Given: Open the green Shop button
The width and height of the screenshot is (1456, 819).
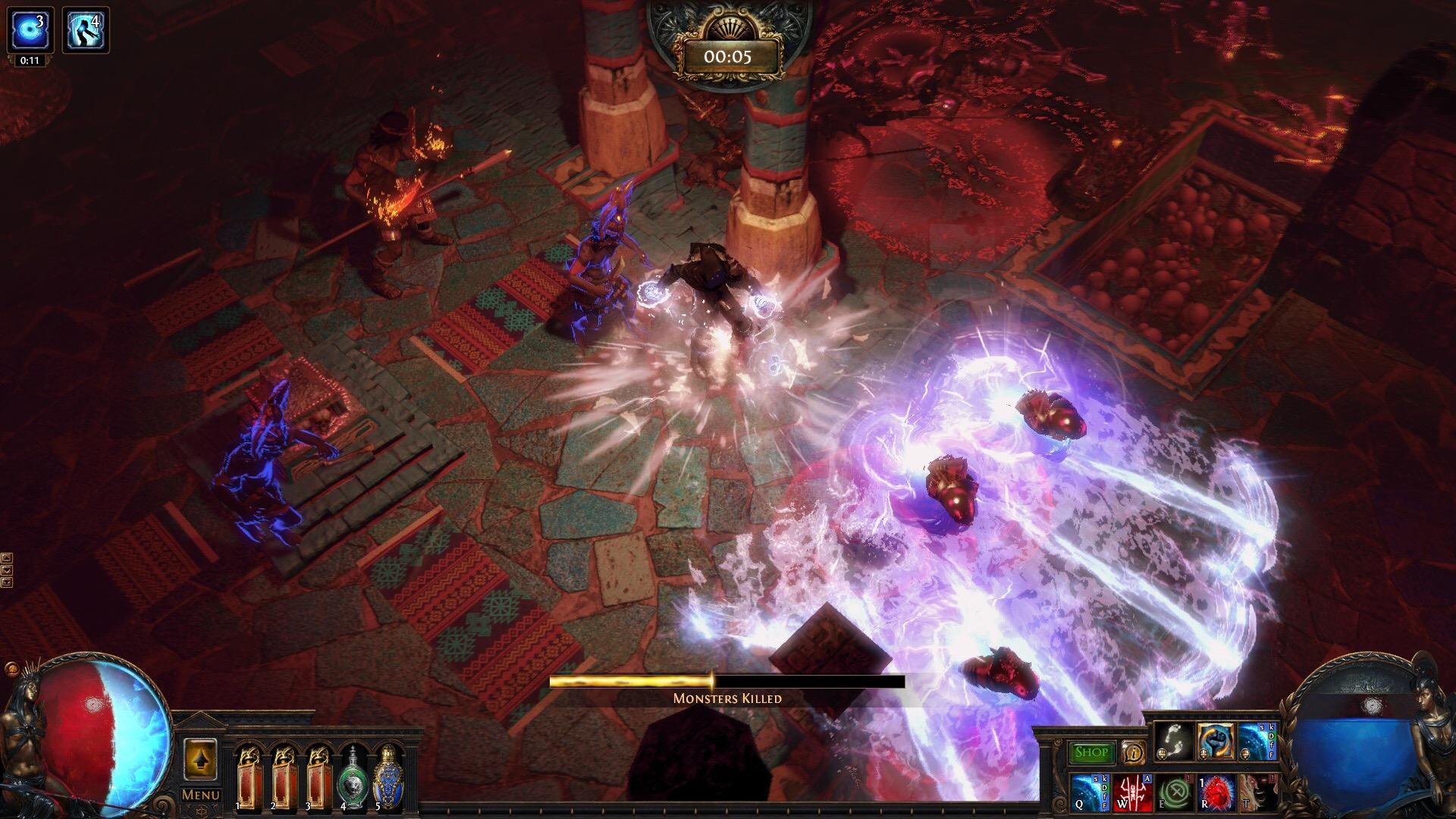Looking at the screenshot, I should click(1092, 752).
